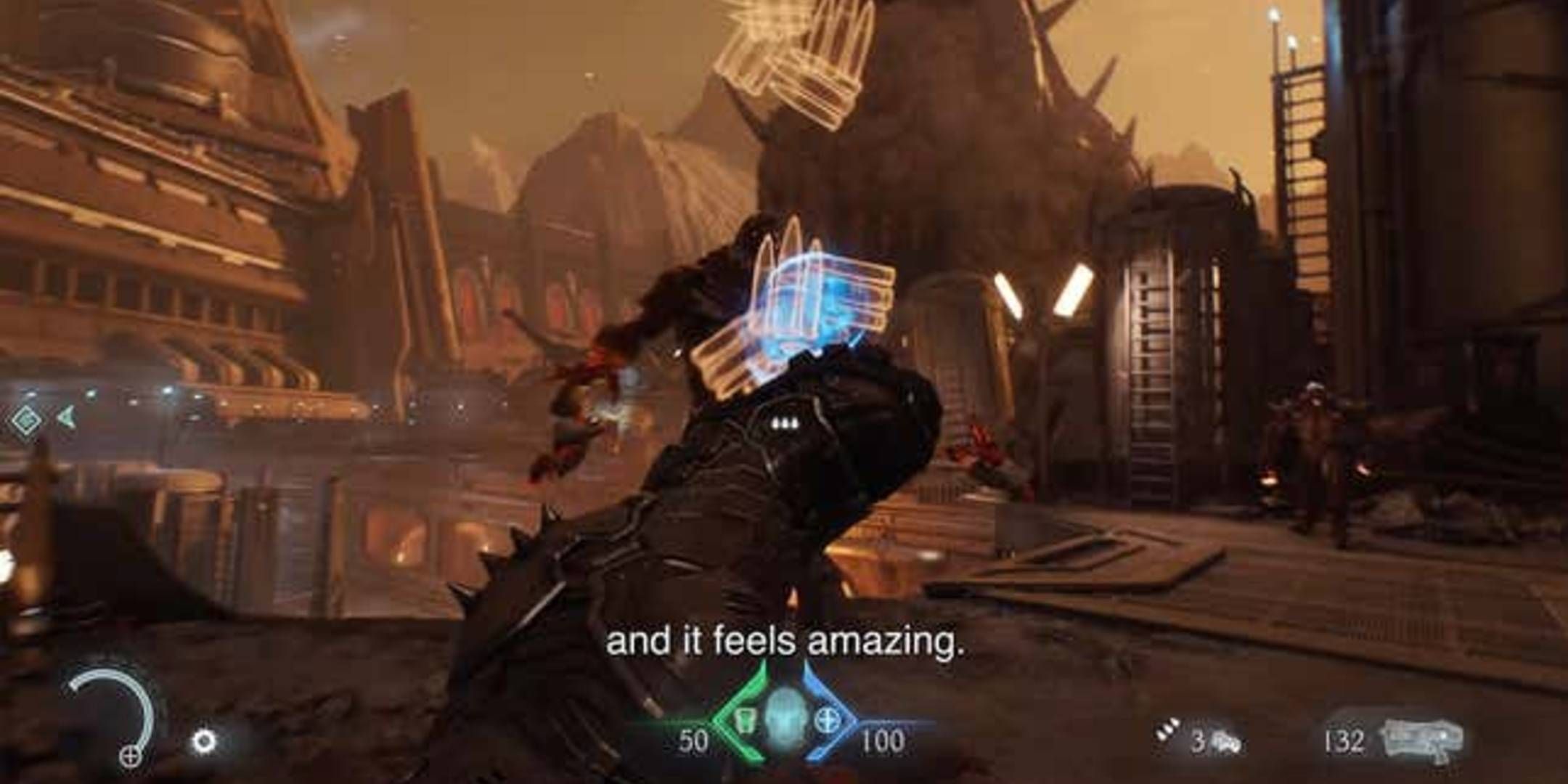This screenshot has height=784, width=1568.
Task: Click the green diamond objective marker
Action: click(x=25, y=419)
